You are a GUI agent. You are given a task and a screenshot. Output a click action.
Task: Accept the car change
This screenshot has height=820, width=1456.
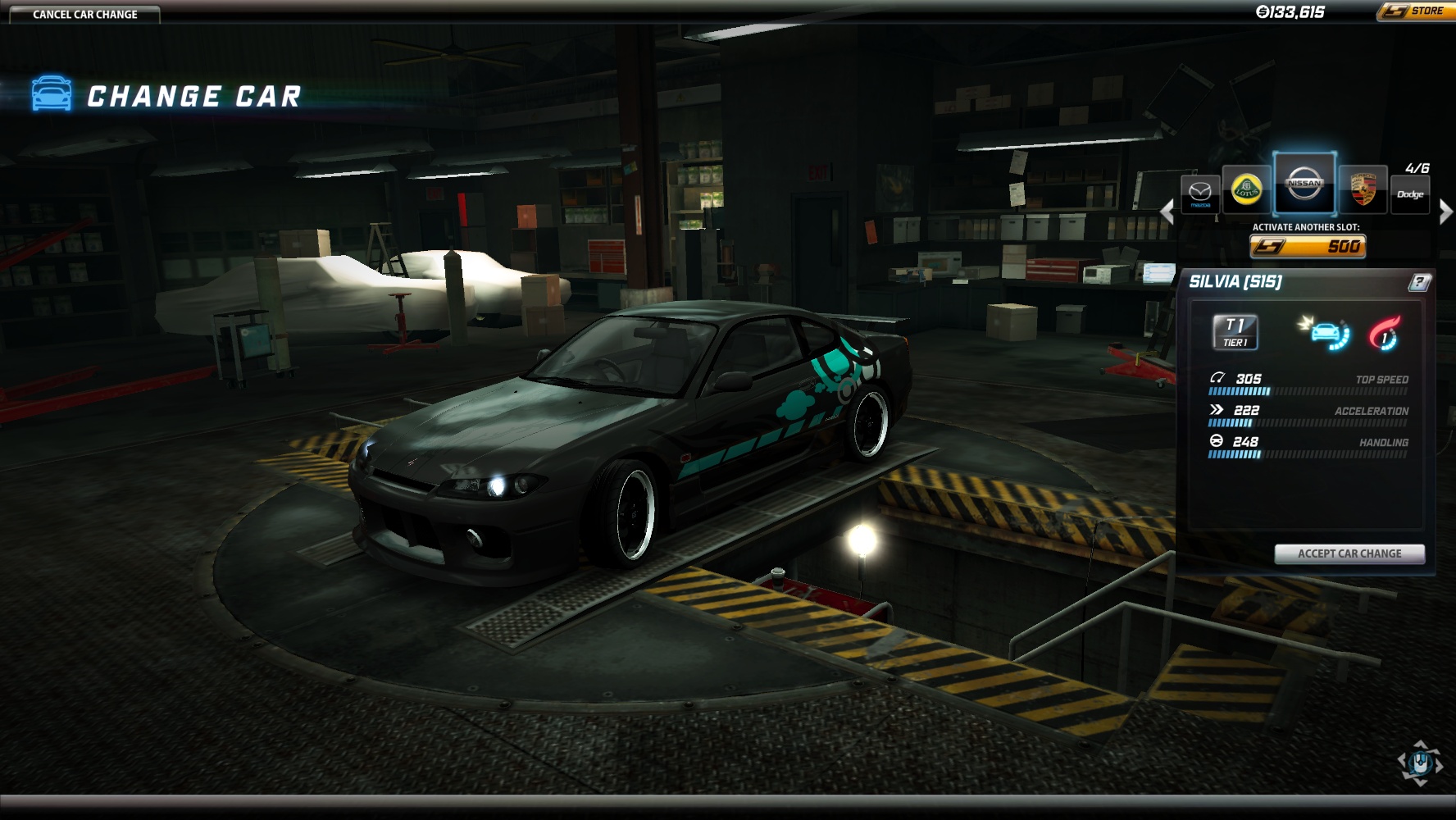coord(1349,553)
